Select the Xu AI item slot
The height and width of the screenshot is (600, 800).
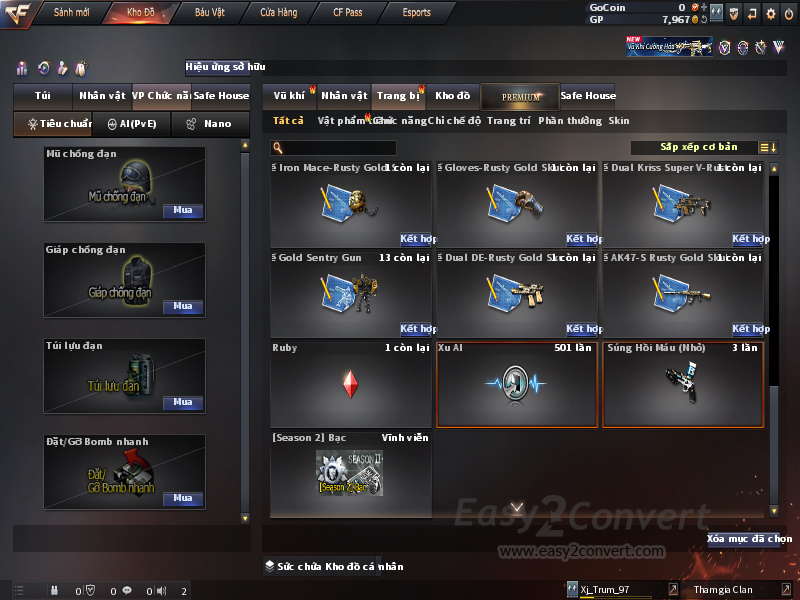[517, 384]
